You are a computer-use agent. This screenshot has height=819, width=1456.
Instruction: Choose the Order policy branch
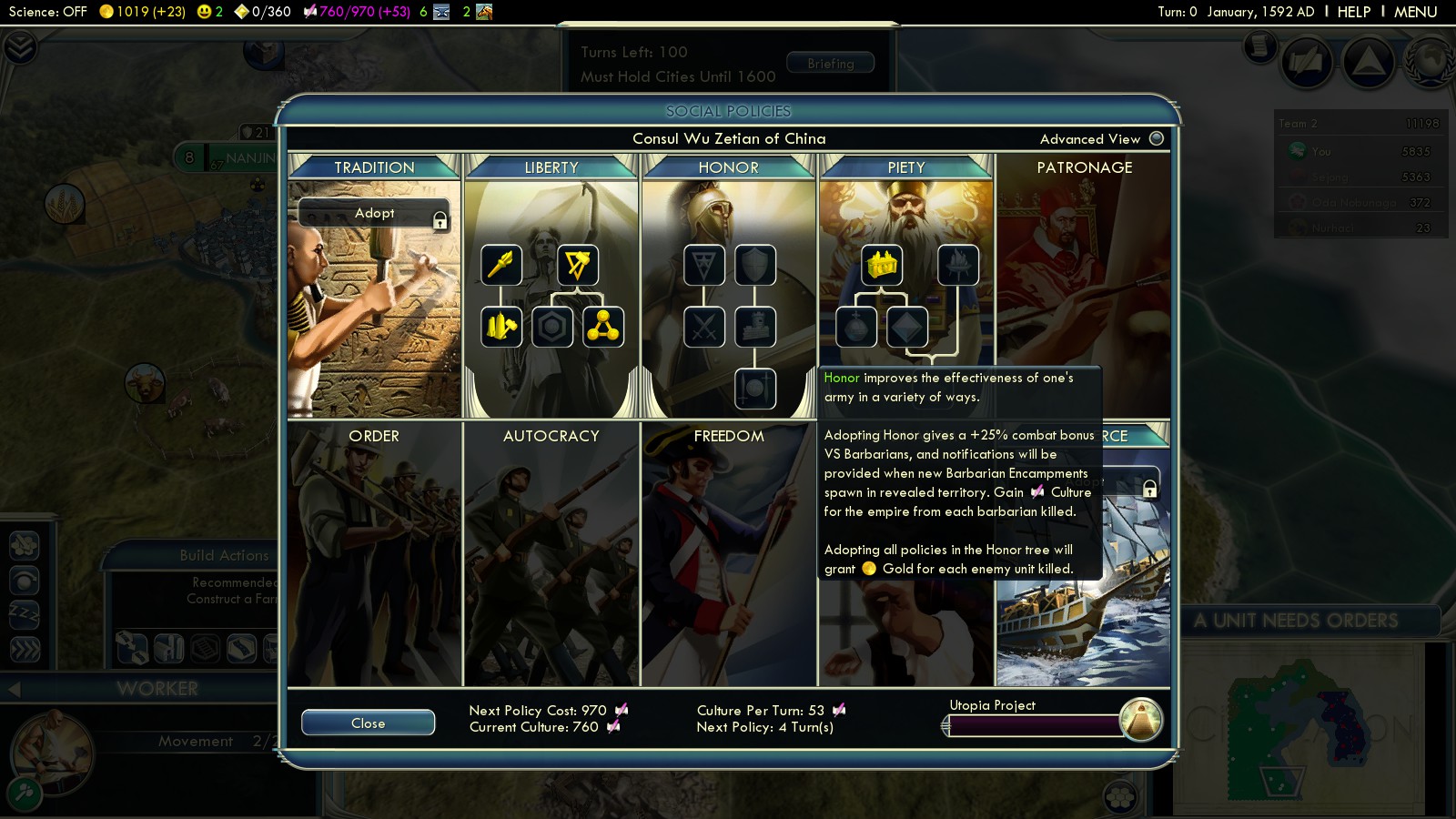pos(374,436)
